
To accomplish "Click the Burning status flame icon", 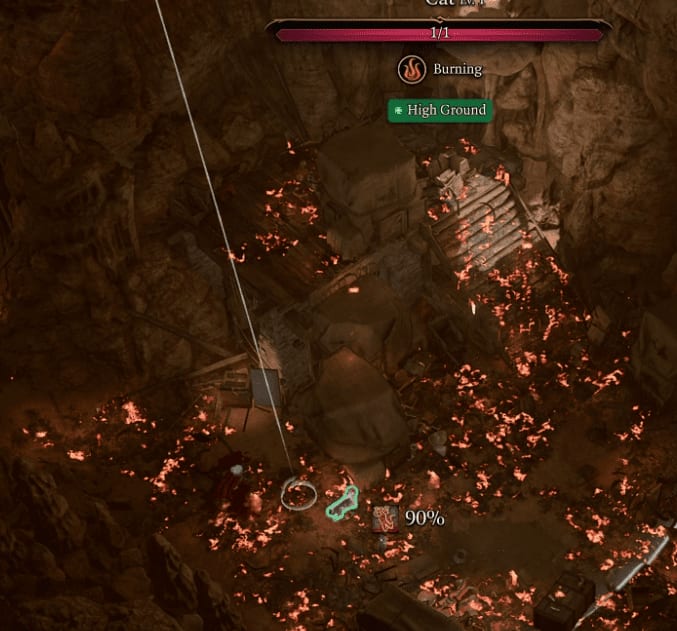I will click(411, 69).
